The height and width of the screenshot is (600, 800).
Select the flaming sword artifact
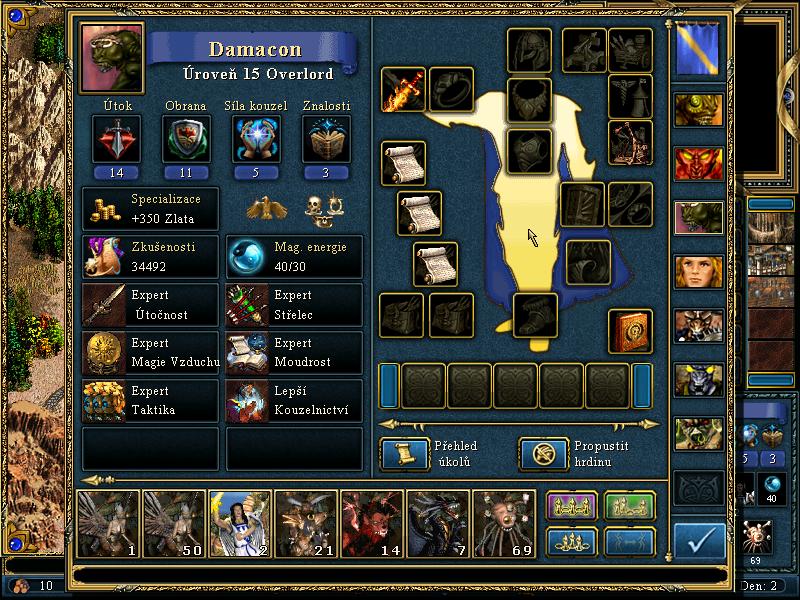click(403, 90)
